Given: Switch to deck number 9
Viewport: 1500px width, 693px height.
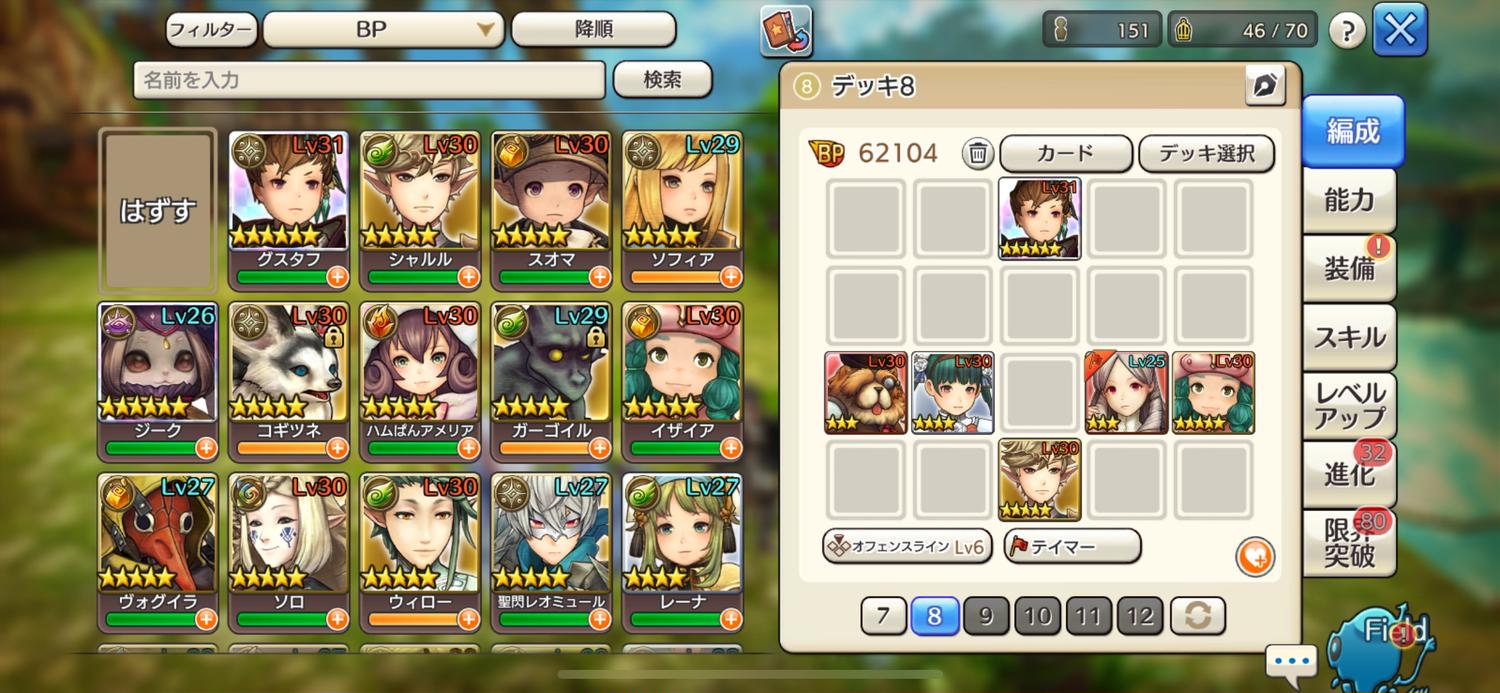Looking at the screenshot, I should click(x=986, y=616).
